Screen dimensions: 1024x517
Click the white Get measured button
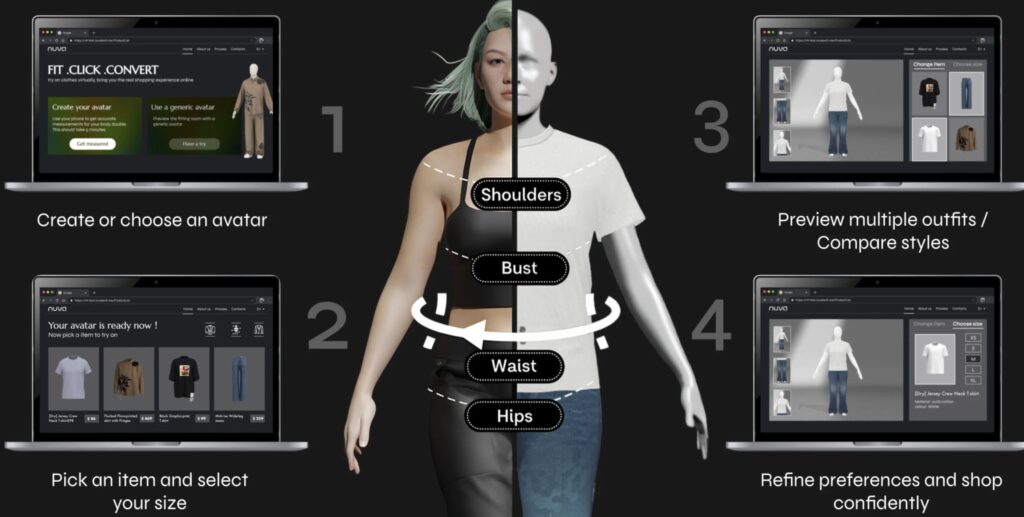pos(92,144)
